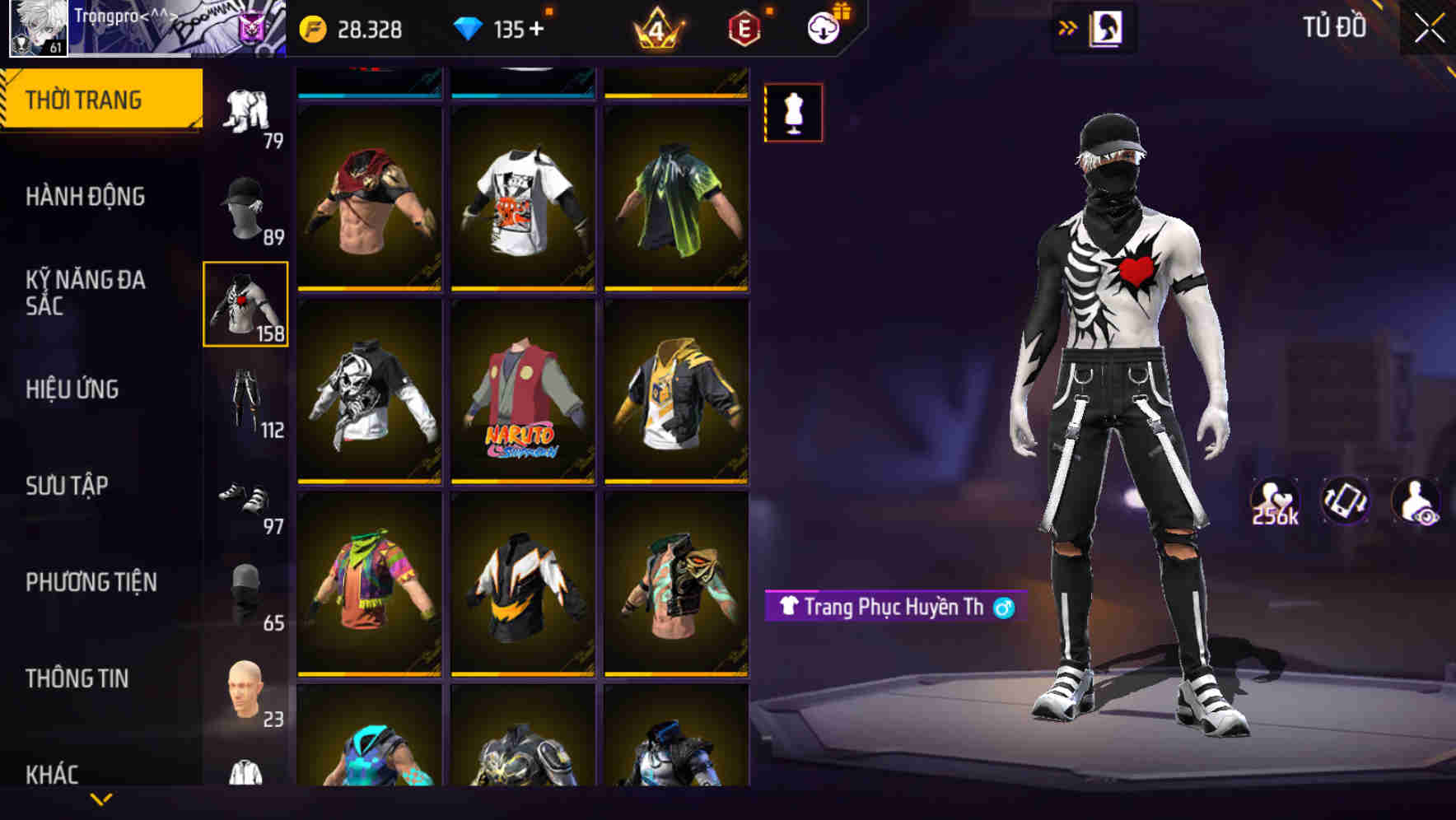Select the pants equipment slot showing 112
The width and height of the screenshot is (1456, 820).
tap(246, 395)
